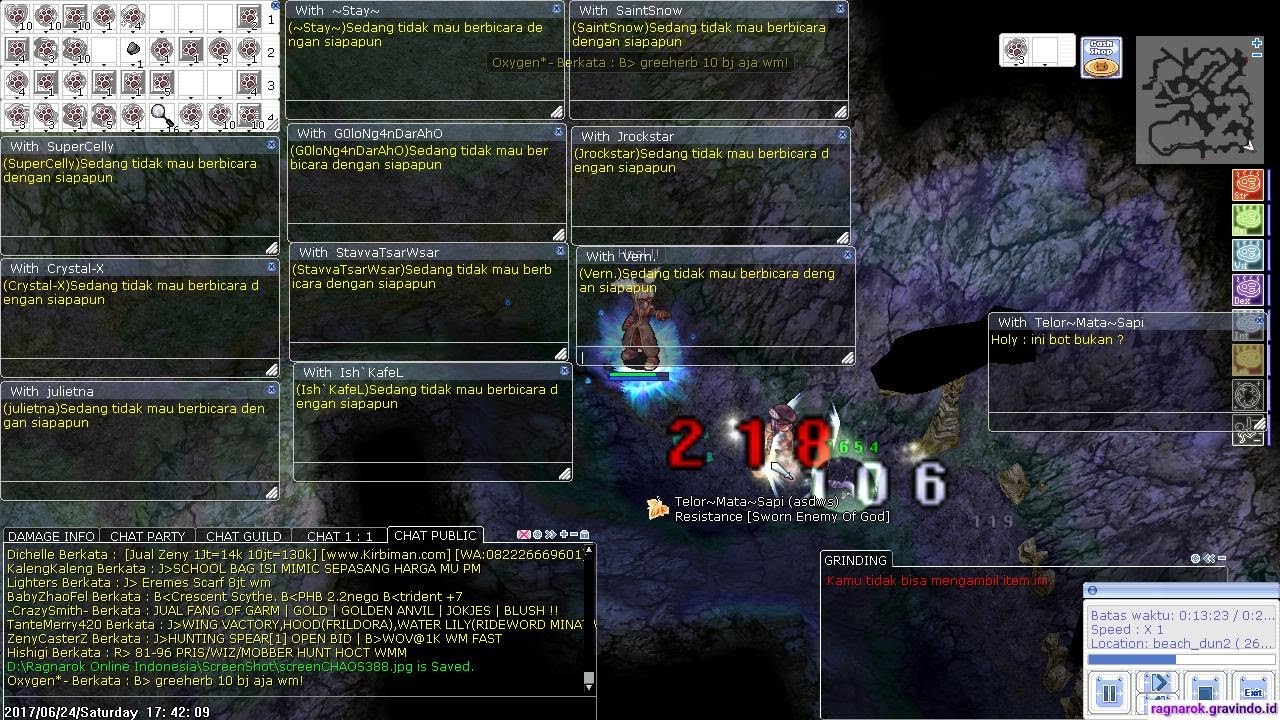Expand the minimap with its corner arrow

coord(1256,42)
